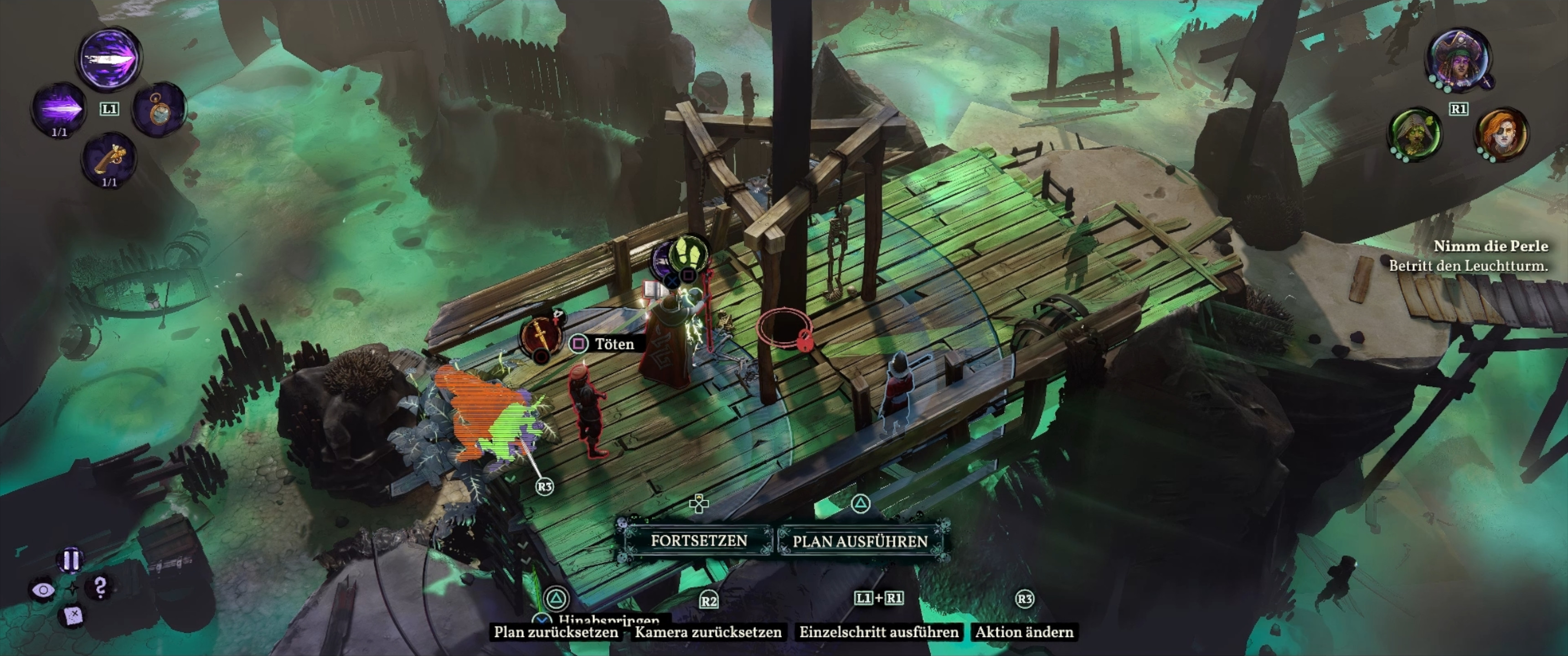The height and width of the screenshot is (656, 1568).
Task: Select the red dagger Töten action icon
Action: 540,335
